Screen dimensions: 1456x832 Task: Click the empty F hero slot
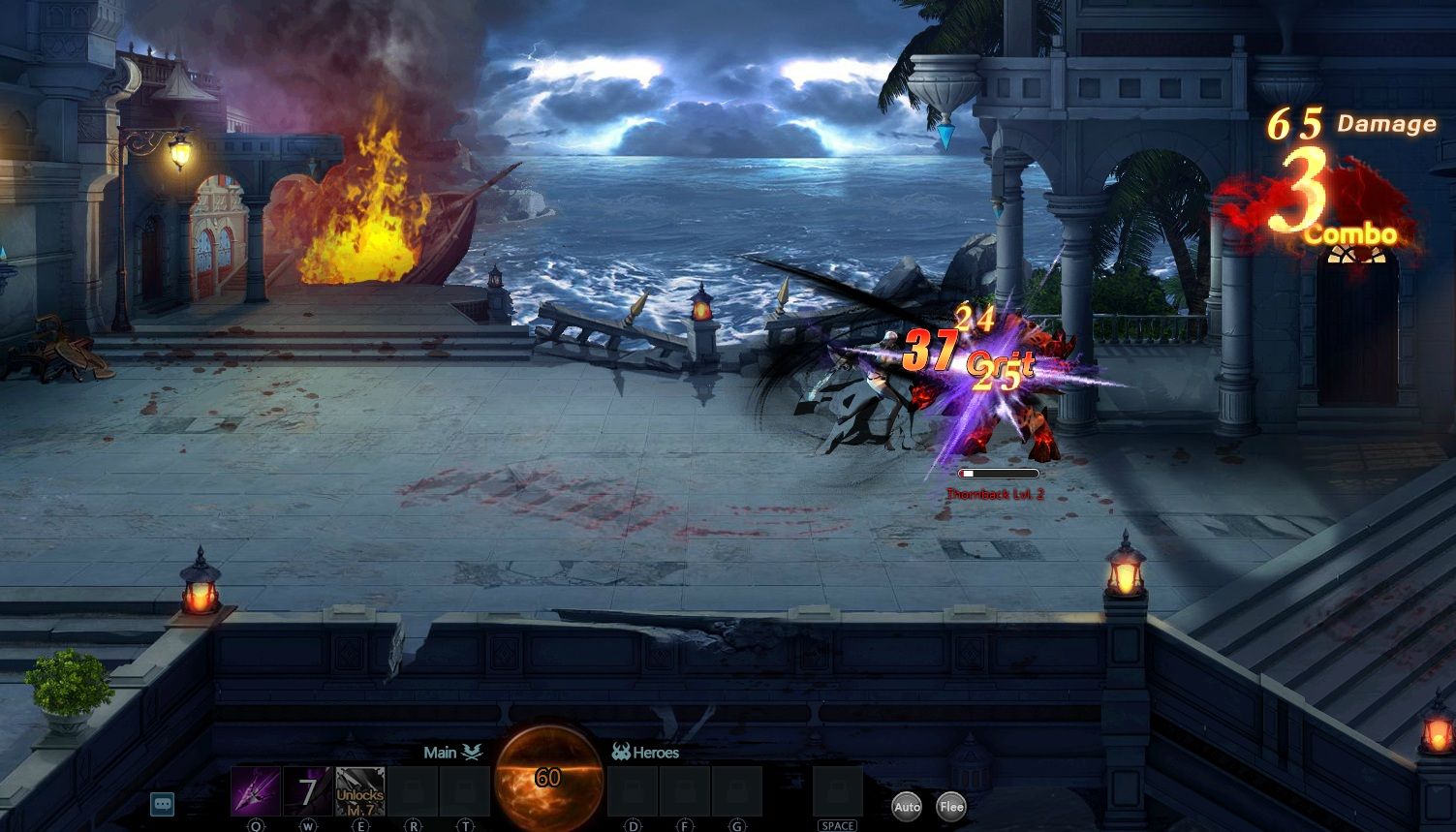click(x=685, y=791)
